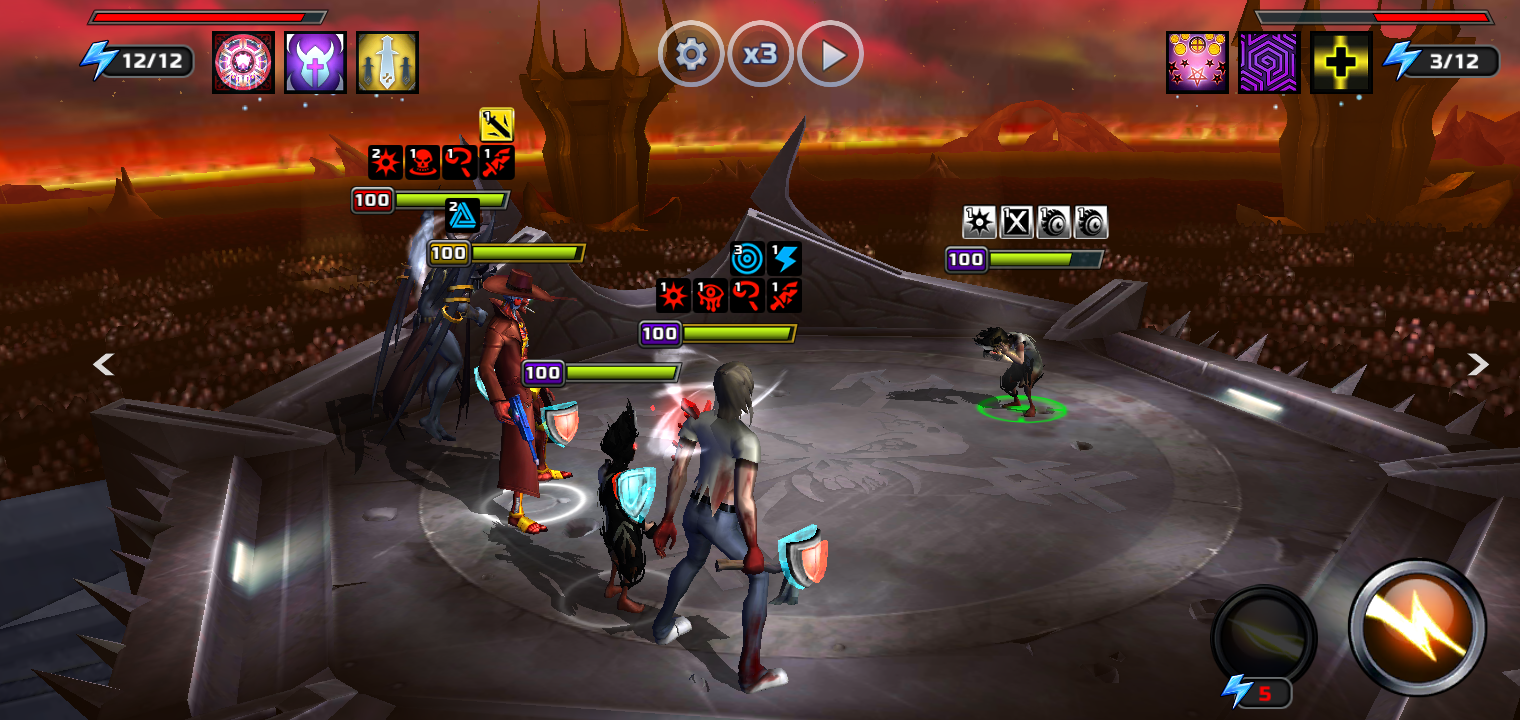Inspect the enemy pink pentagram icon

point(1197,62)
